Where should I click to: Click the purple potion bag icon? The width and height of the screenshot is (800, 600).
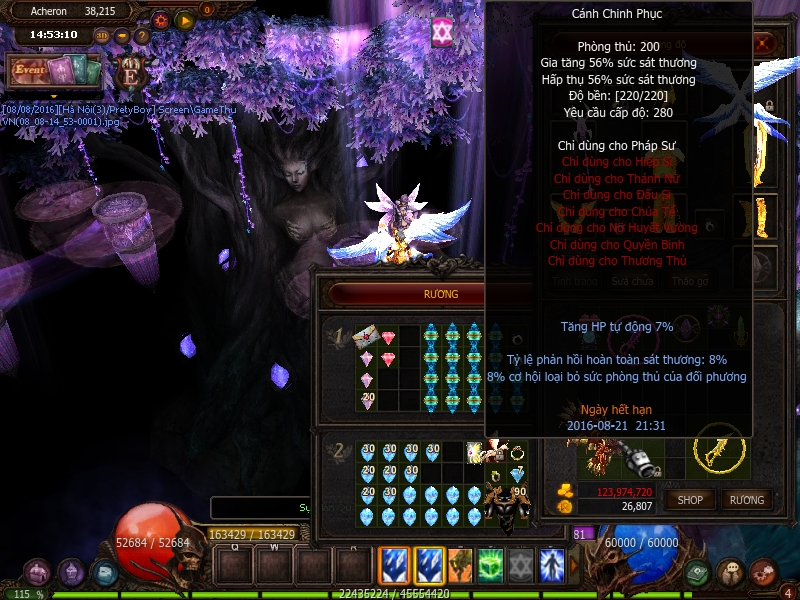click(x=72, y=572)
